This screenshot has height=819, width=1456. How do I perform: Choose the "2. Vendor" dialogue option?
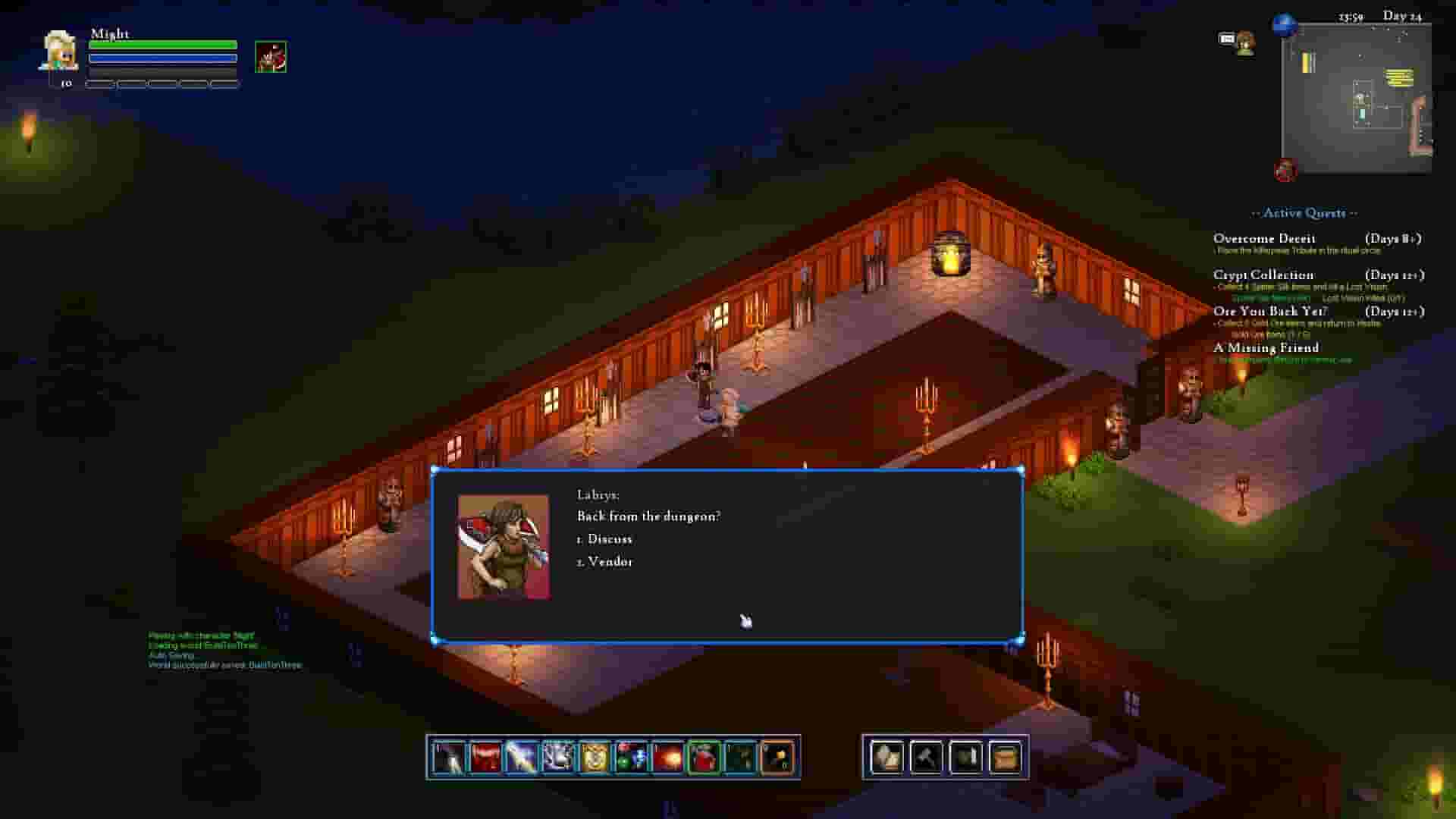point(606,561)
